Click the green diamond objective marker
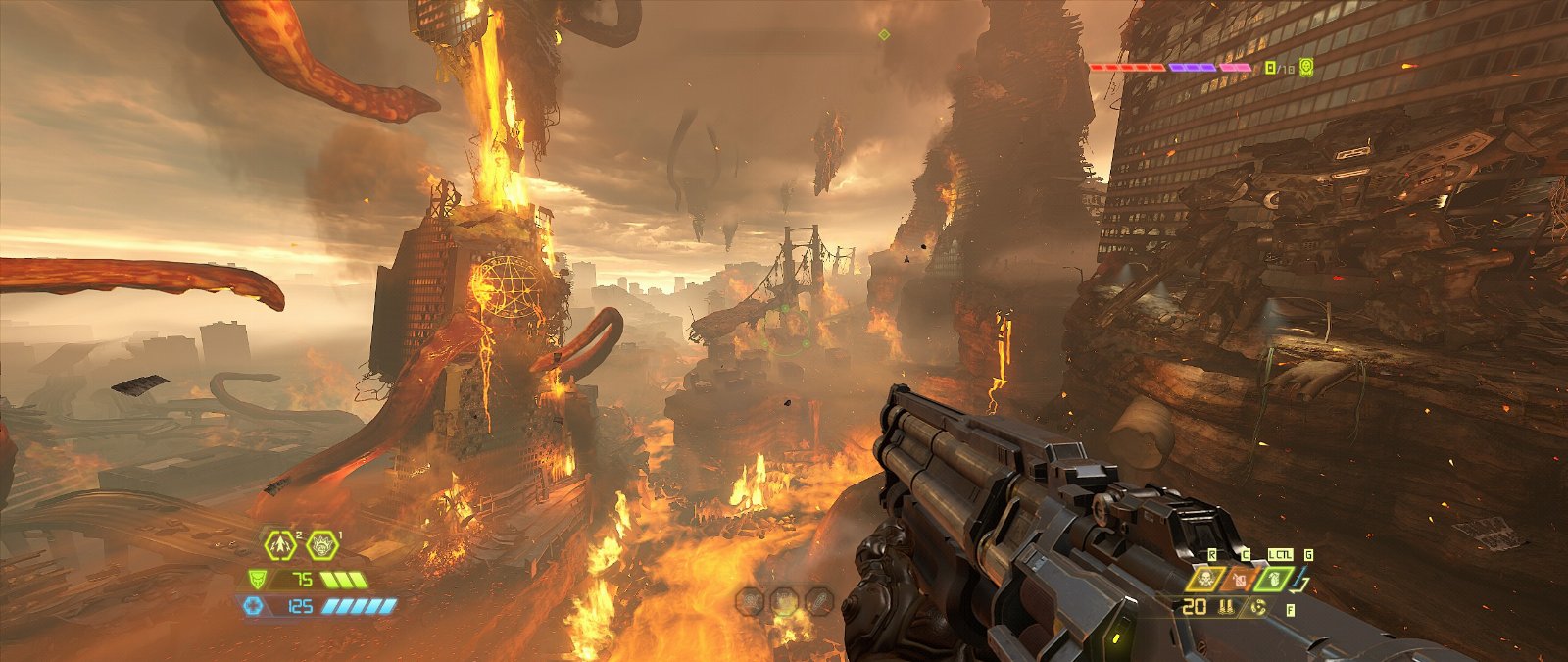 pyautogui.click(x=884, y=35)
